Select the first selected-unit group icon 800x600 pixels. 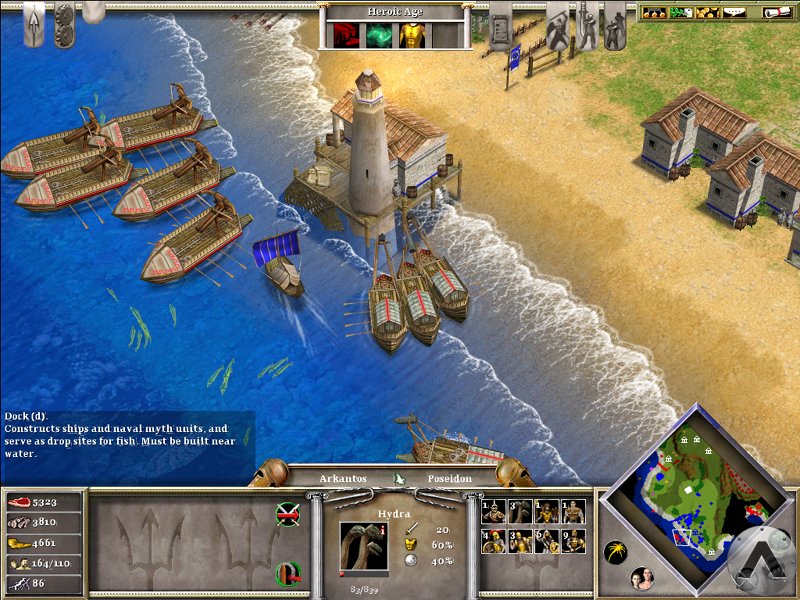click(493, 512)
